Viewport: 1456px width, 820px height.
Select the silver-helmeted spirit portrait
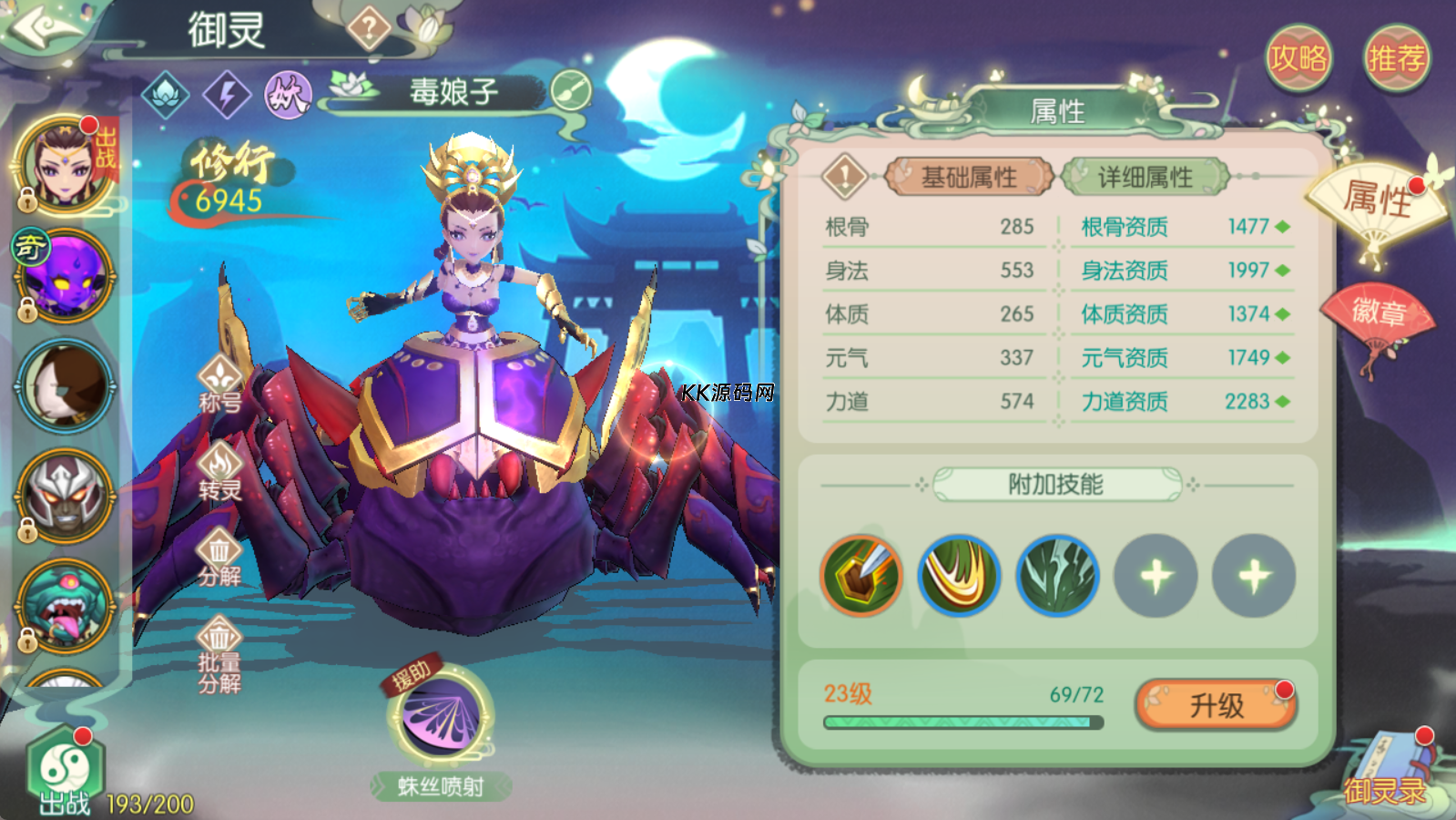tap(66, 497)
